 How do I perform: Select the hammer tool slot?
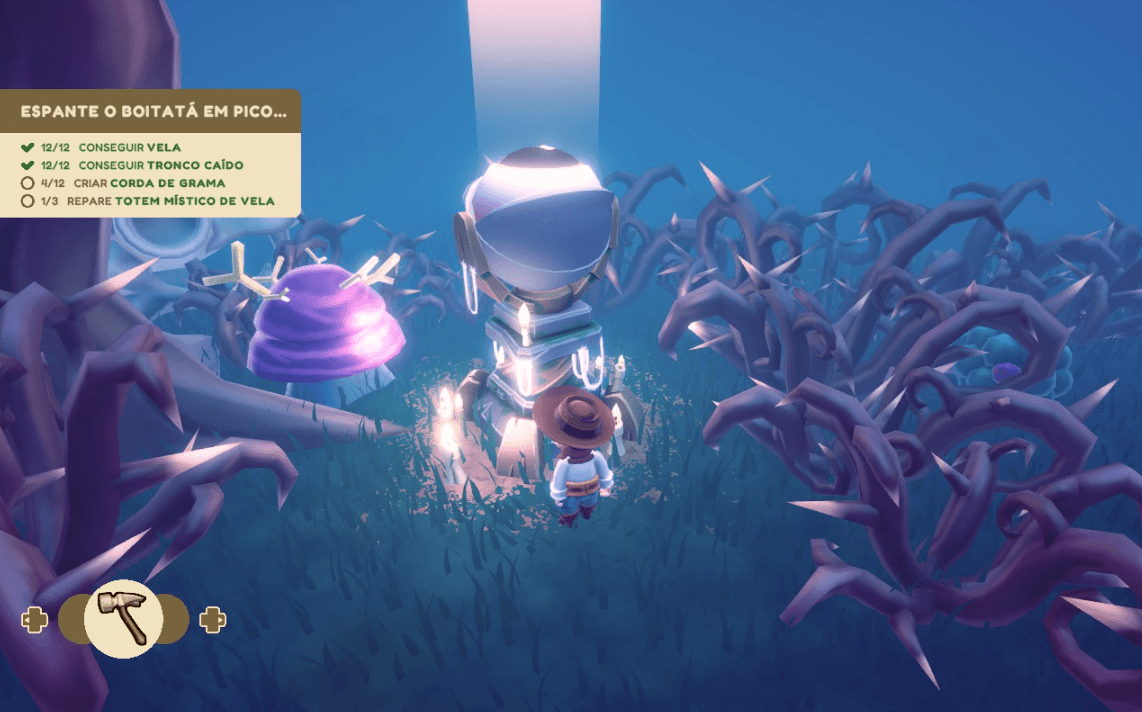[123, 617]
